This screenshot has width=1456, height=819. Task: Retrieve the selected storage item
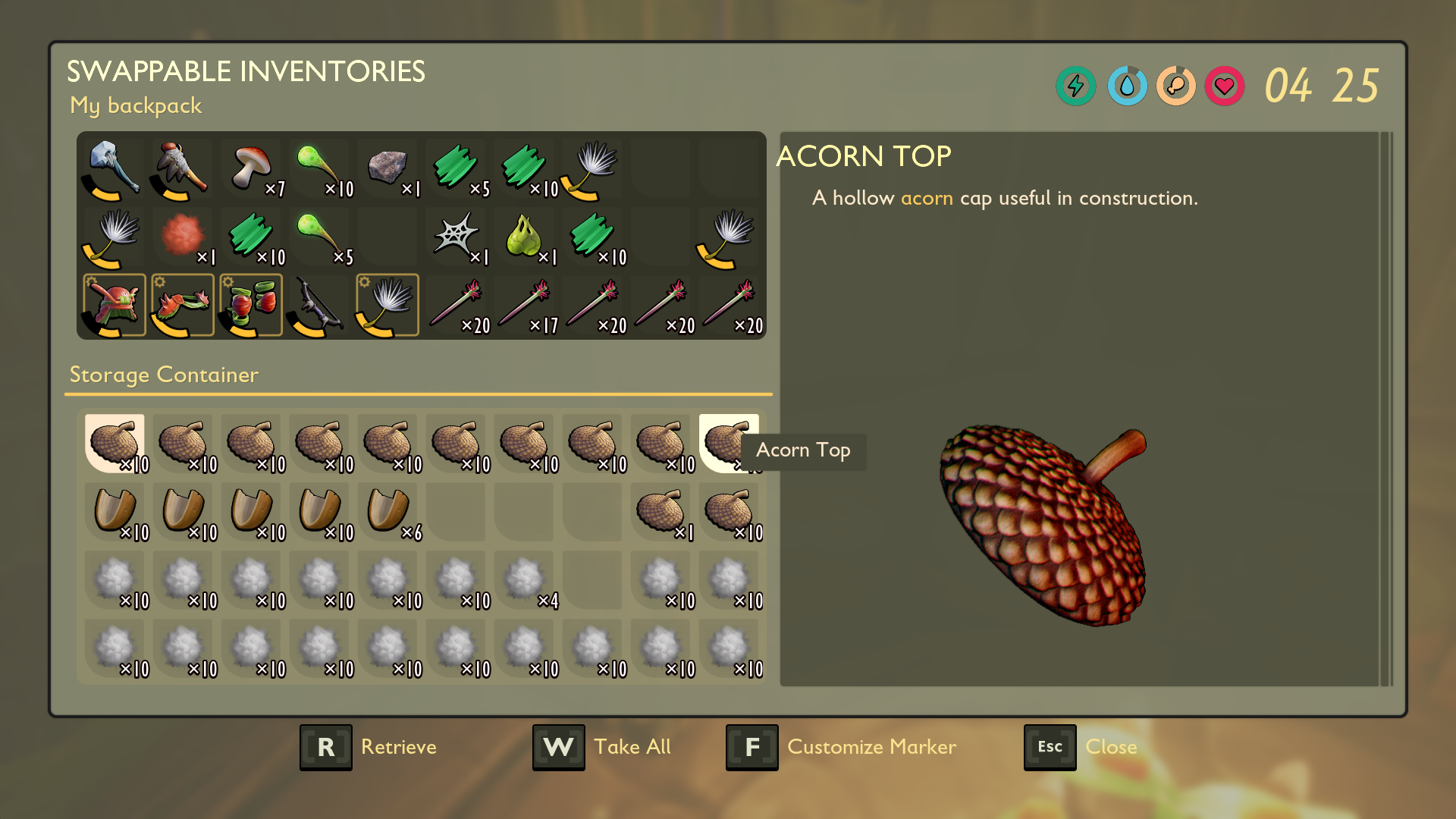(369, 747)
